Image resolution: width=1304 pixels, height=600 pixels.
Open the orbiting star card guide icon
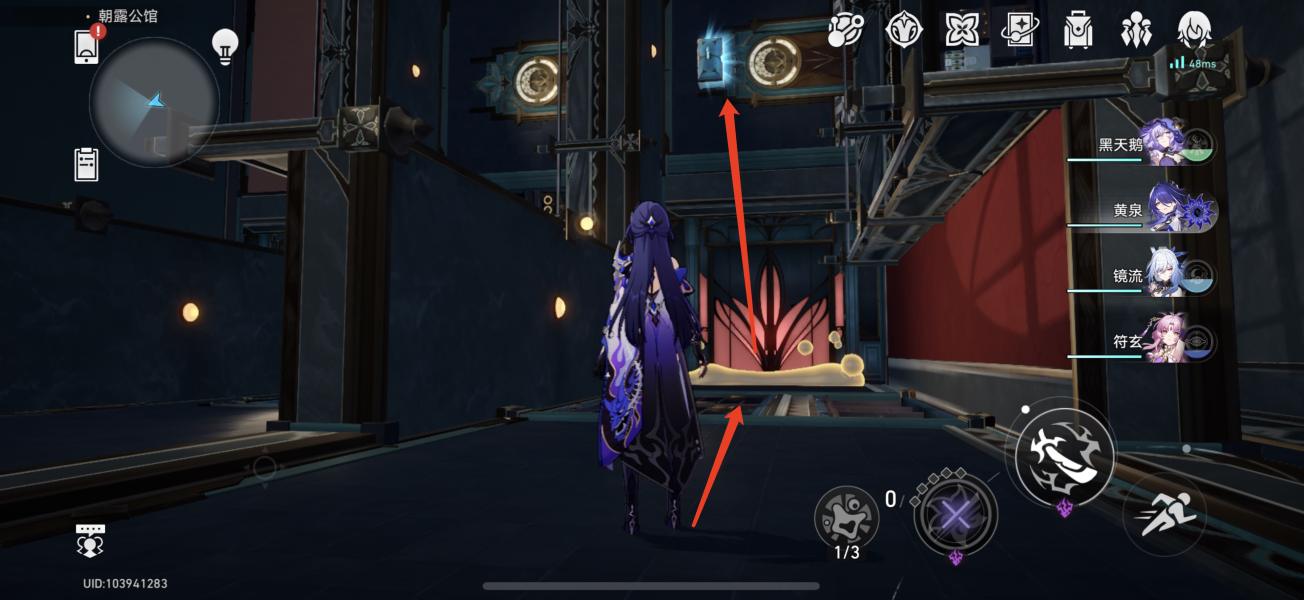1021,32
